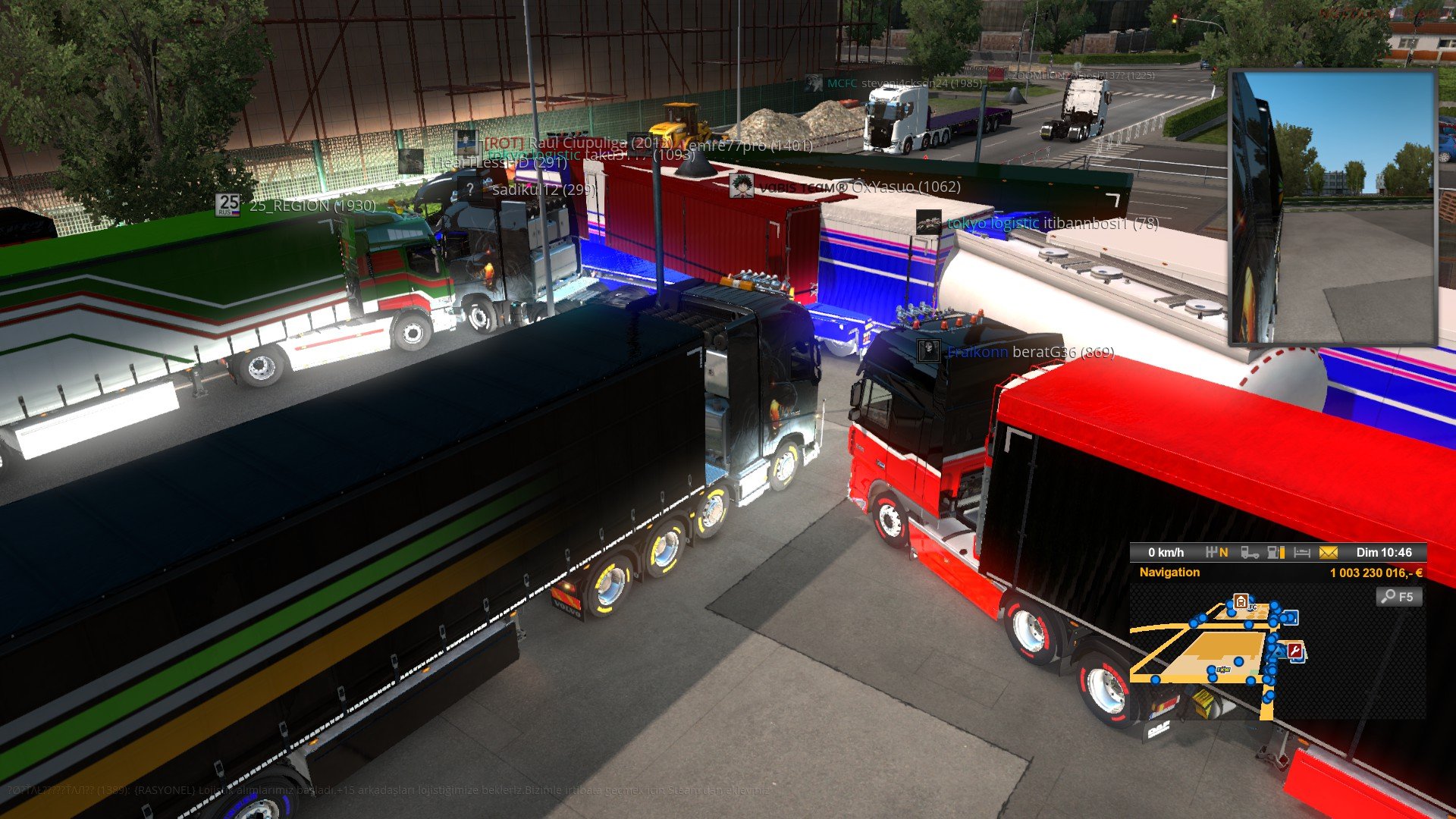Click the bed rest indicator icon
Image resolution: width=1456 pixels, height=819 pixels.
(x=1302, y=553)
